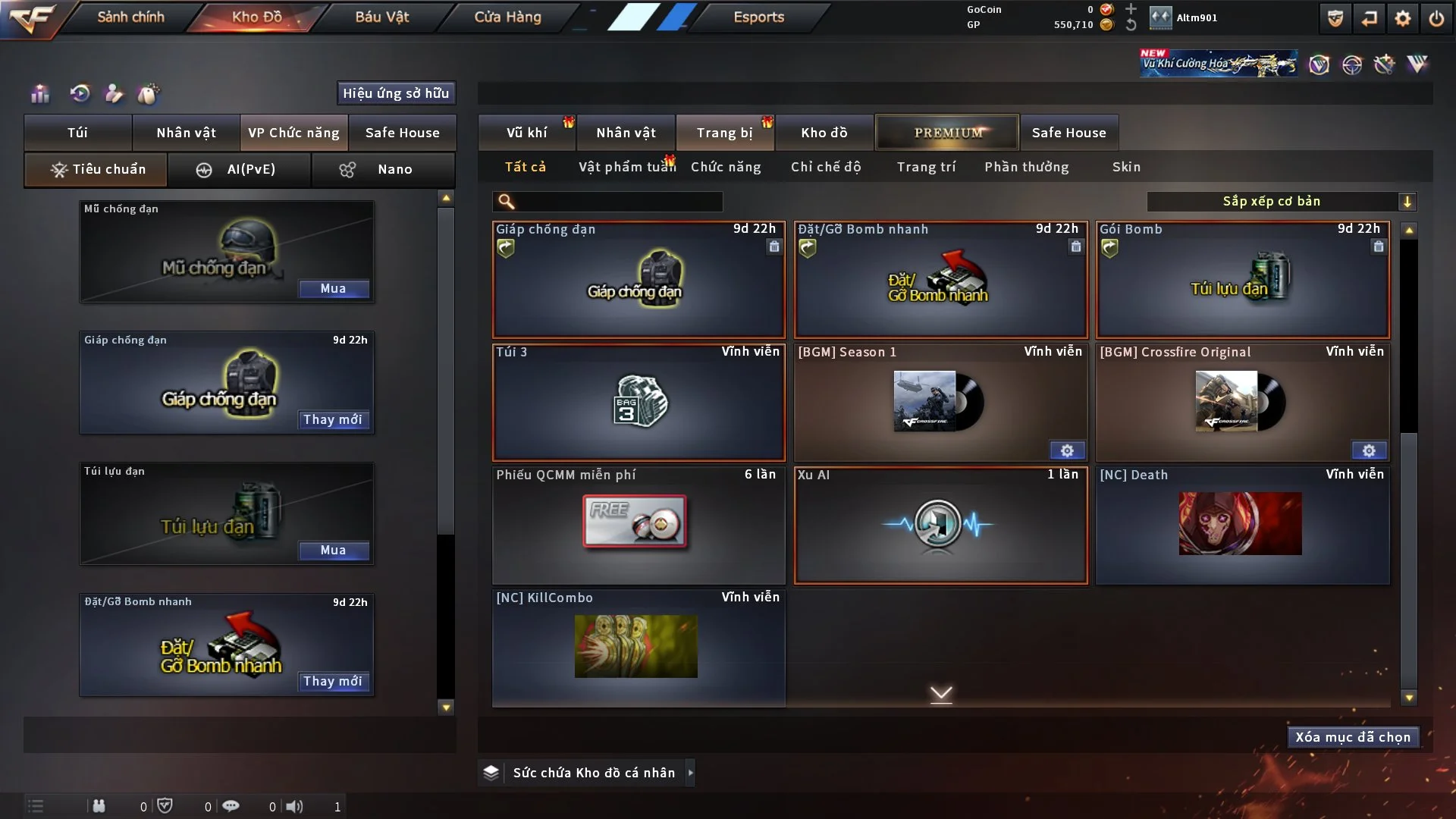Renew the equipped Giáp chống đạn armor
This screenshot has height=819, width=1456.
click(x=333, y=419)
